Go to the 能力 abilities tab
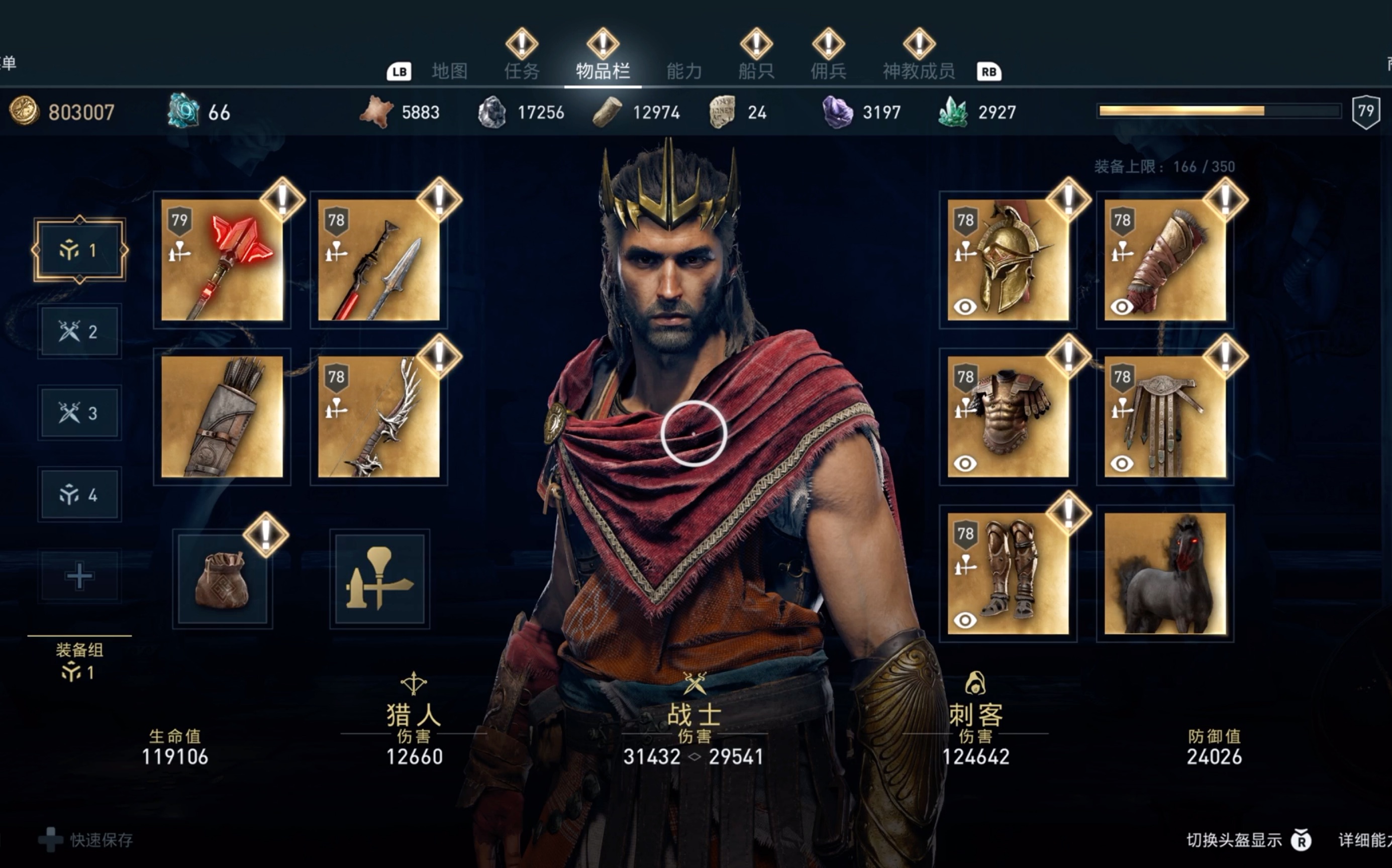The width and height of the screenshot is (1392, 868). point(684,71)
